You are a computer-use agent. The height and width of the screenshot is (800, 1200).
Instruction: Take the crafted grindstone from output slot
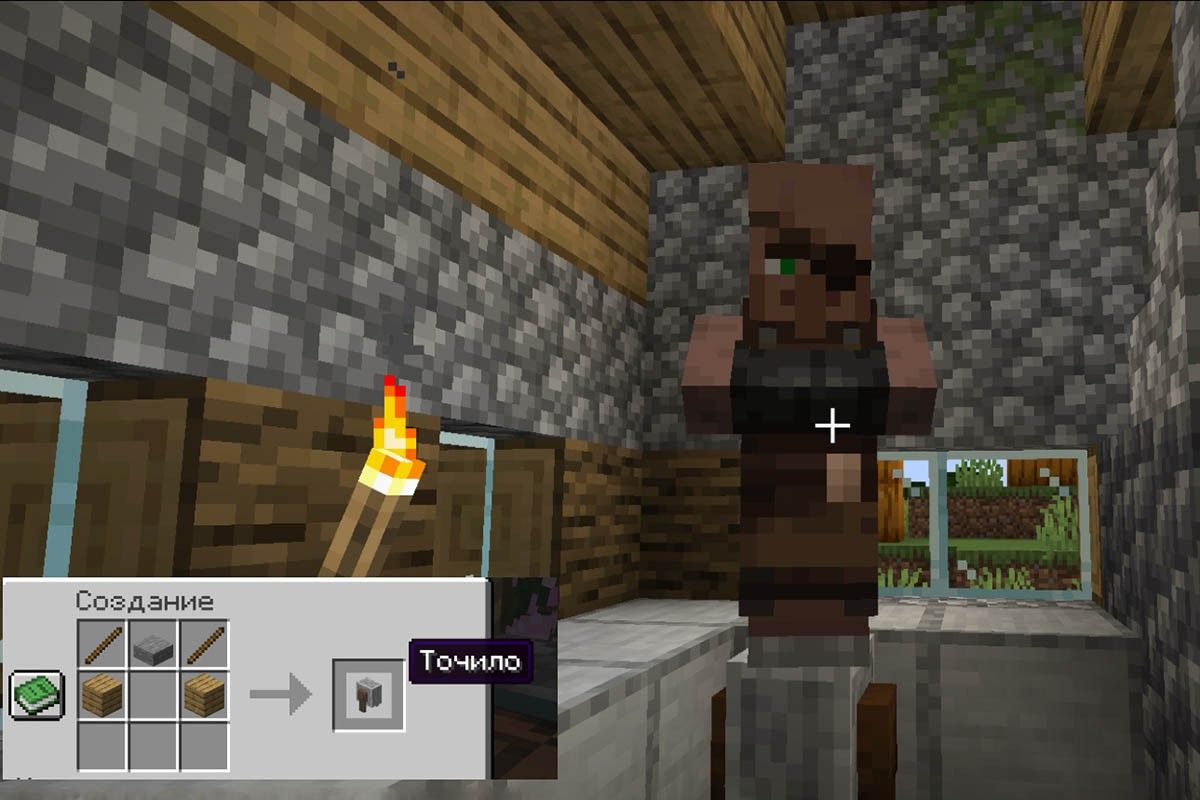[x=368, y=694]
